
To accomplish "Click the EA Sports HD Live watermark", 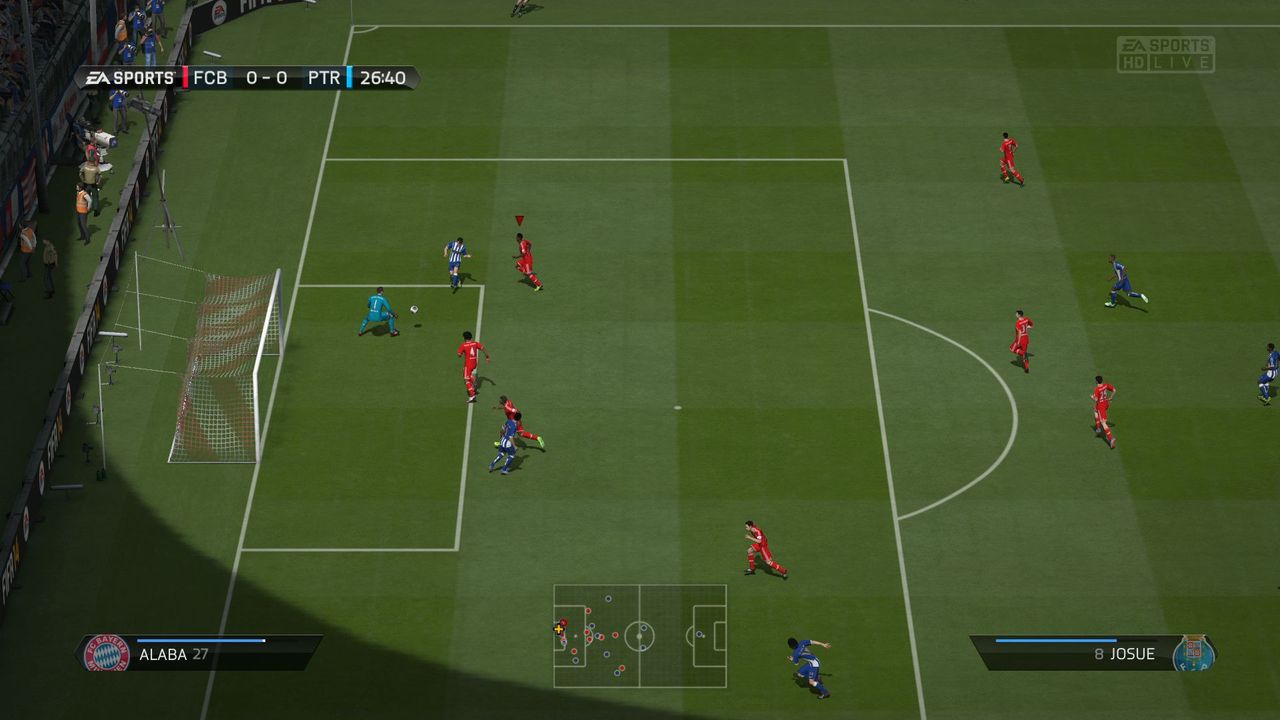I will 1166,55.
